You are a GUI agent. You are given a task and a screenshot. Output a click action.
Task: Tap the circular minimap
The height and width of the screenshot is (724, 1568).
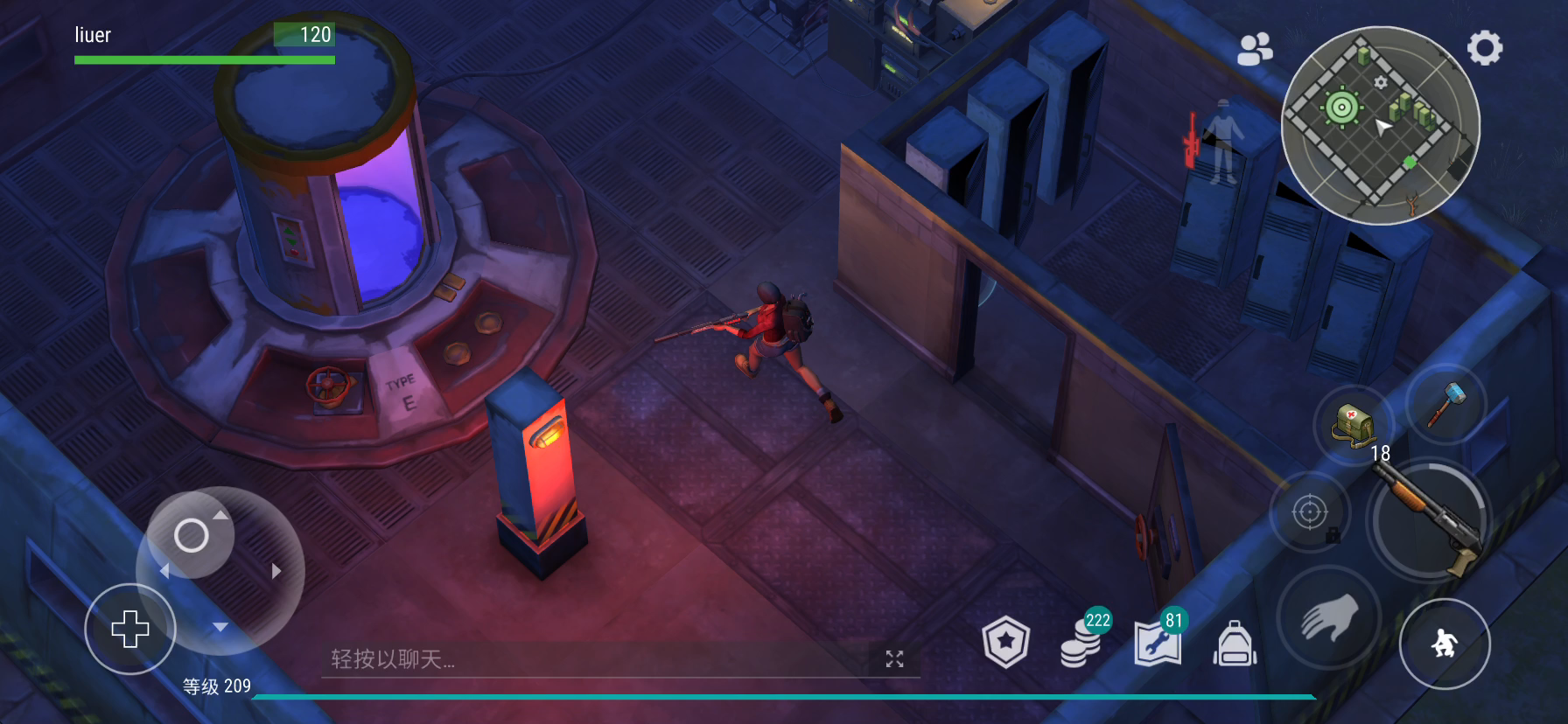[x=1380, y=125]
